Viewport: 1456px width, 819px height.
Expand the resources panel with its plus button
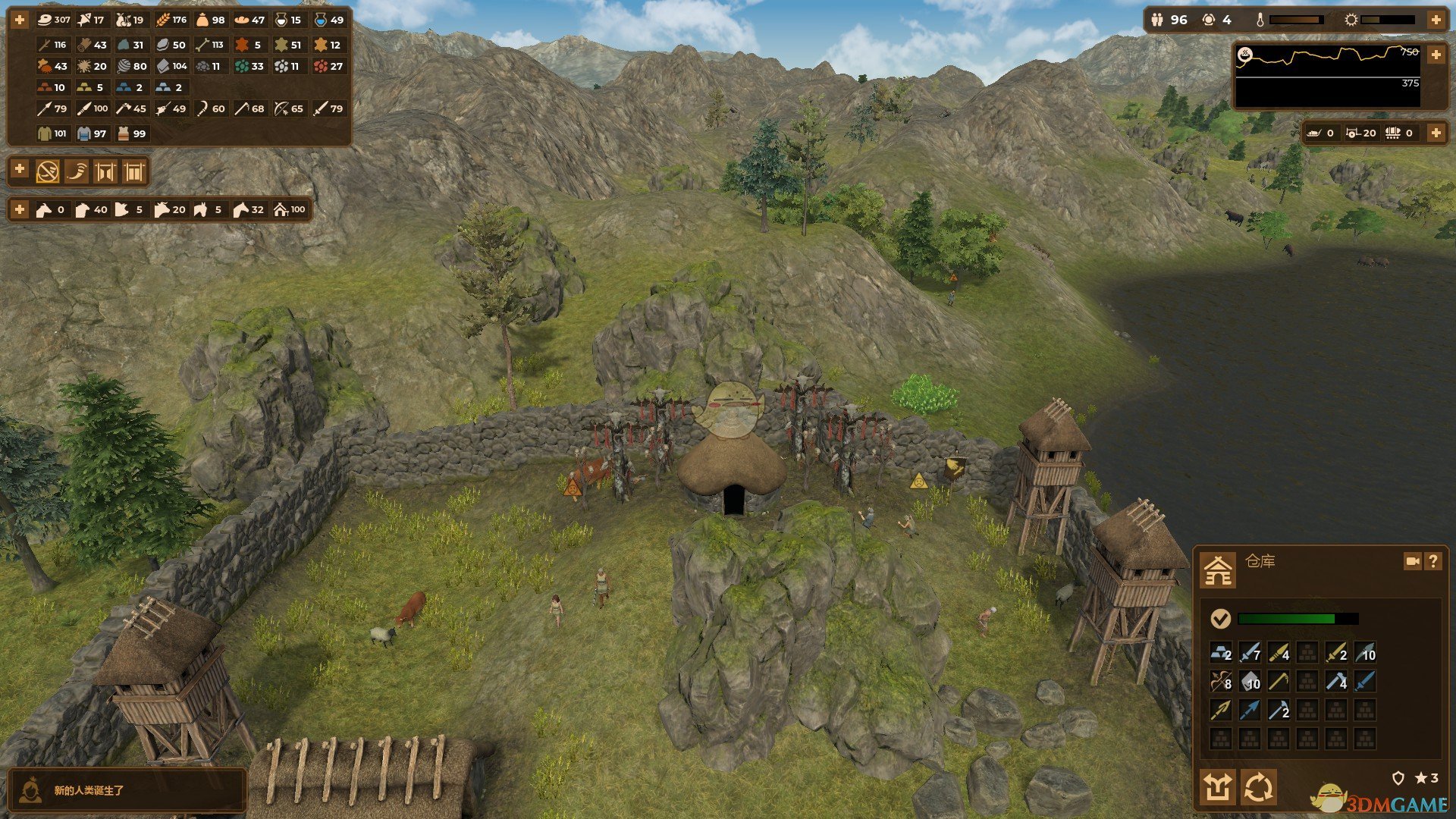click(x=20, y=20)
